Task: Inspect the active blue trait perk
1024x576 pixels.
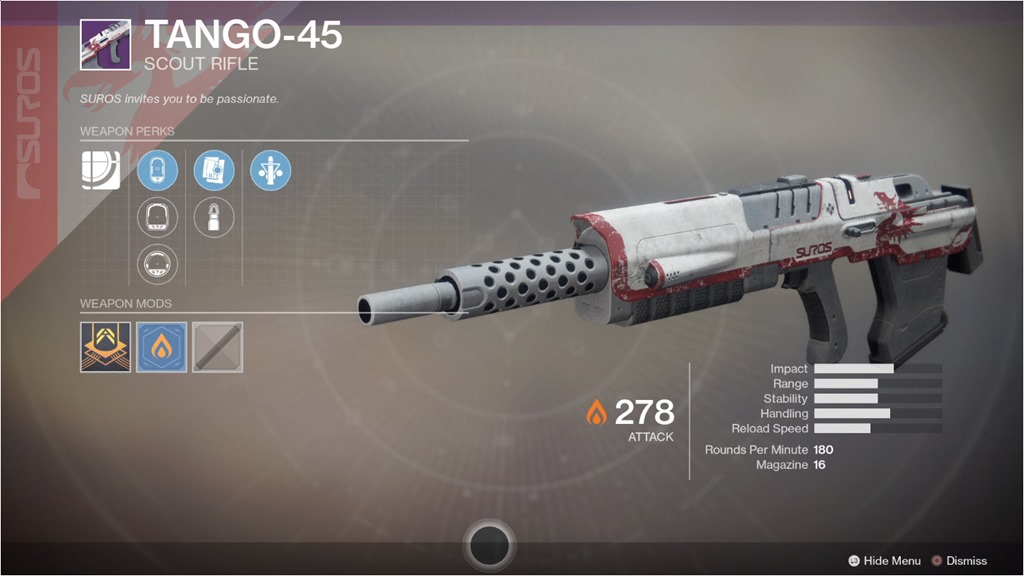Action: [x=270, y=170]
